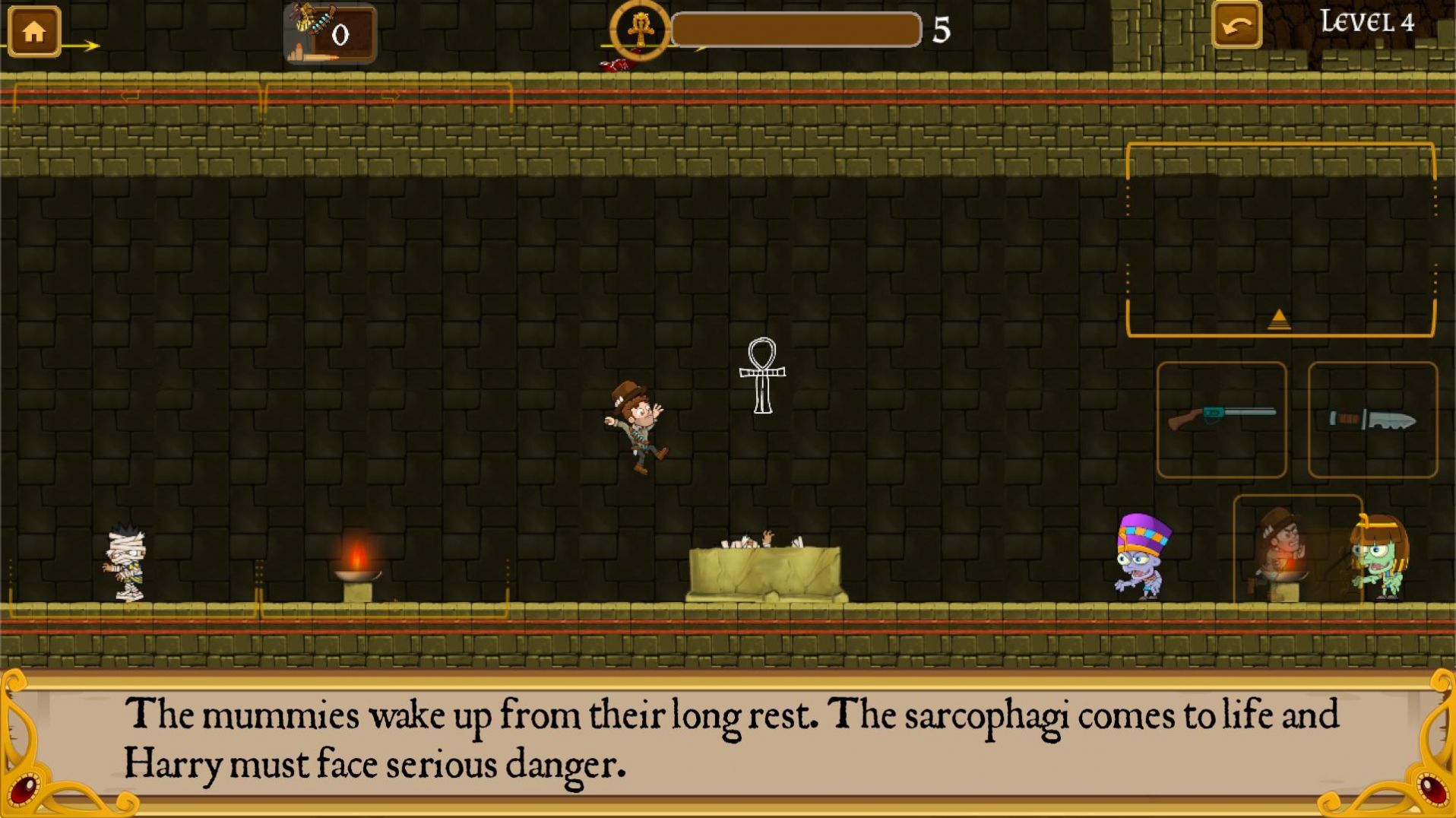1456x818 pixels.
Task: Click the curved back arrow button
Action: (x=1236, y=27)
